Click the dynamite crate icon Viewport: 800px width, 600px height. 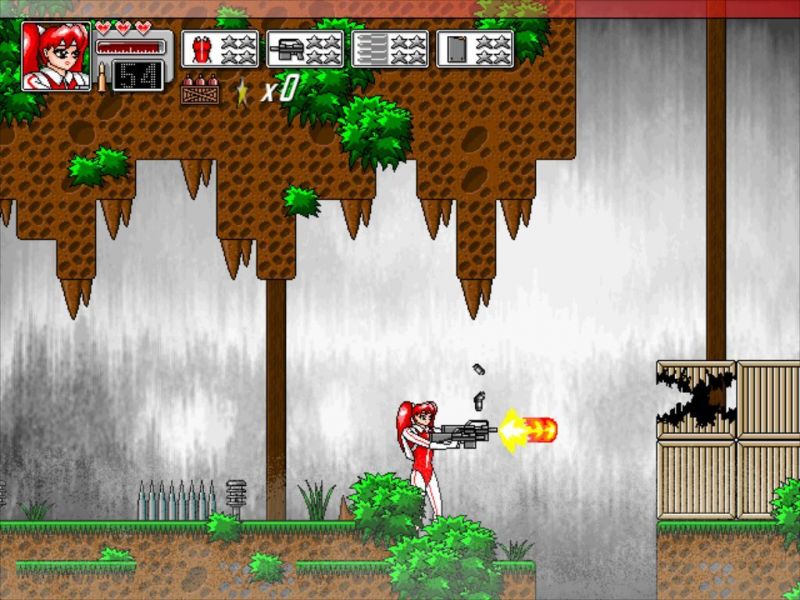pos(201,92)
